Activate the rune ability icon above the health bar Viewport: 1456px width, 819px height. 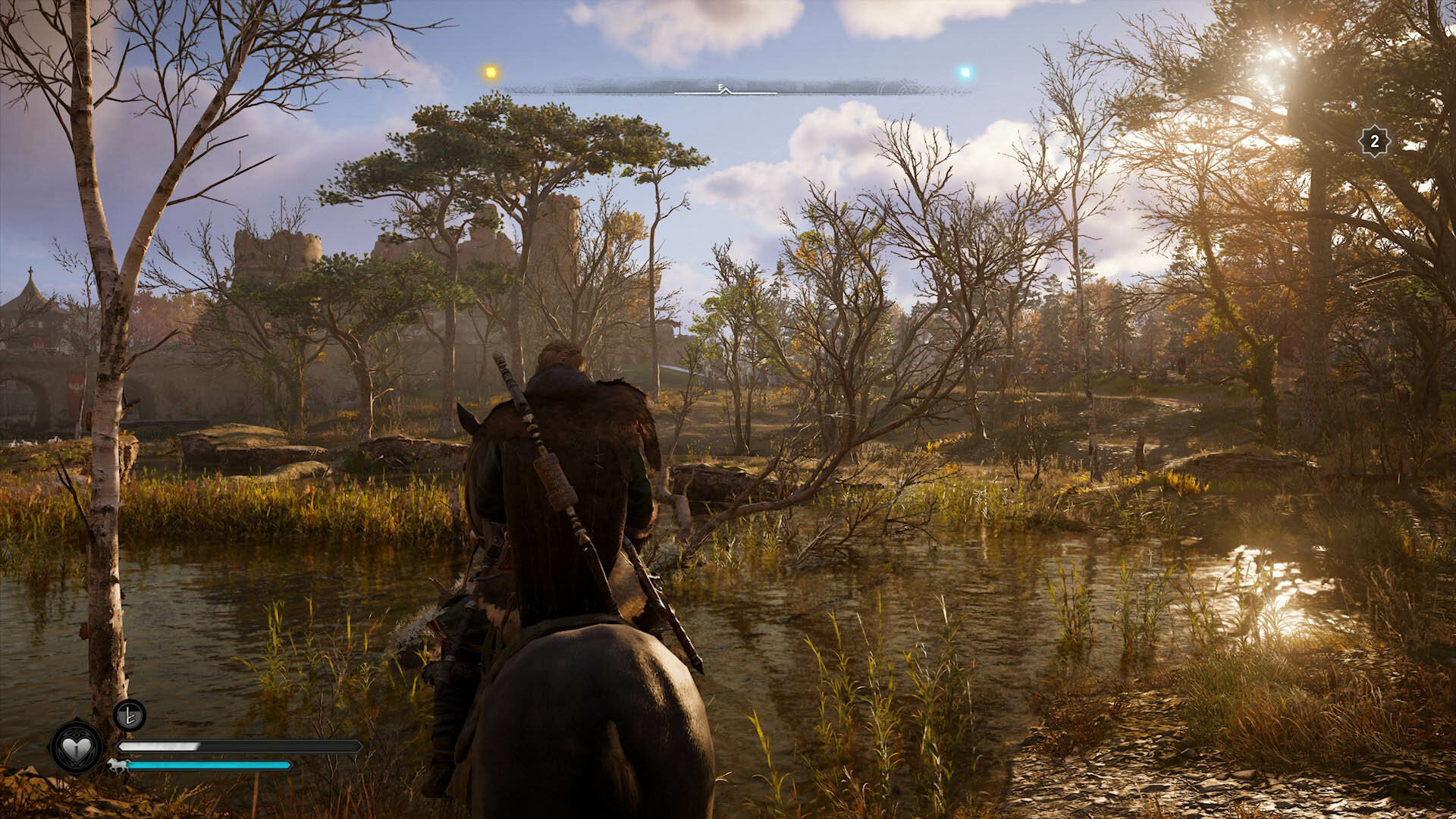[x=130, y=715]
